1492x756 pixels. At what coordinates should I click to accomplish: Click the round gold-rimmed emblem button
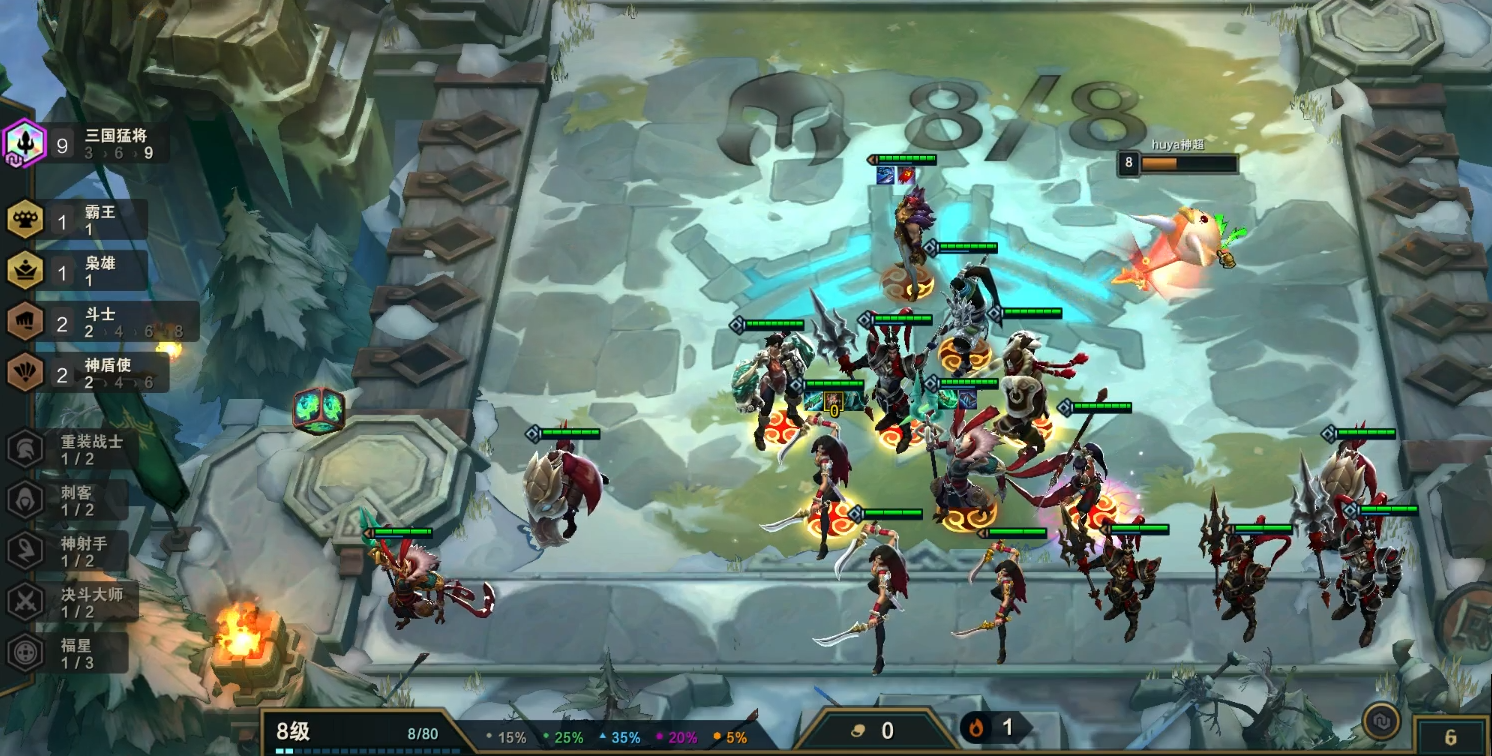coord(1381,721)
